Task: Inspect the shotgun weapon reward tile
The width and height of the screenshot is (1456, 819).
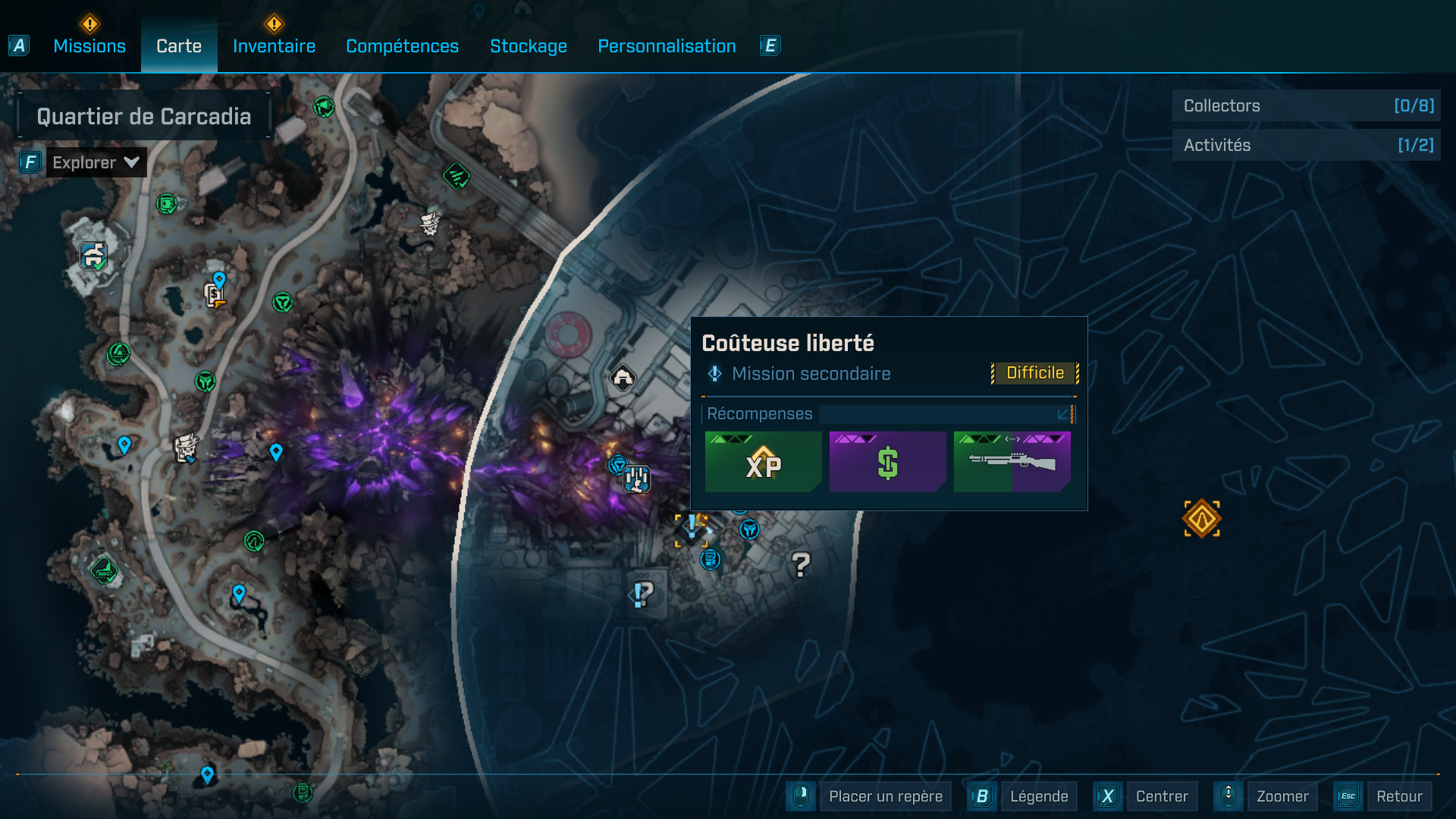Action: point(1012,462)
